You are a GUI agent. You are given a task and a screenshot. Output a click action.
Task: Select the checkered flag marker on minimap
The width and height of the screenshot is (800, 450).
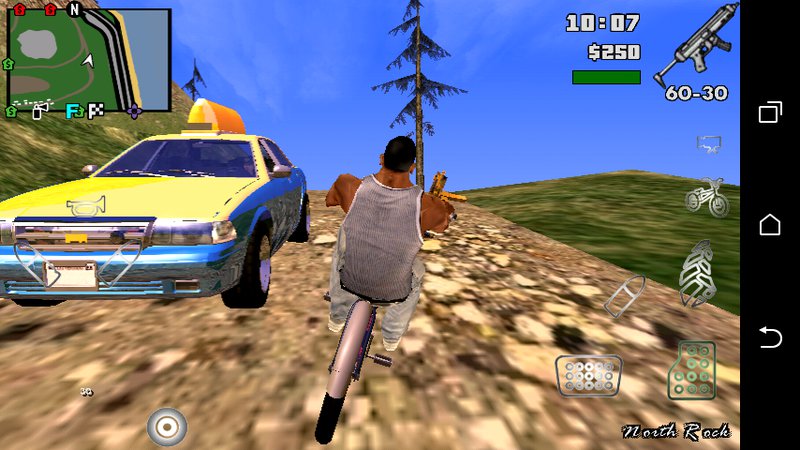[x=96, y=111]
